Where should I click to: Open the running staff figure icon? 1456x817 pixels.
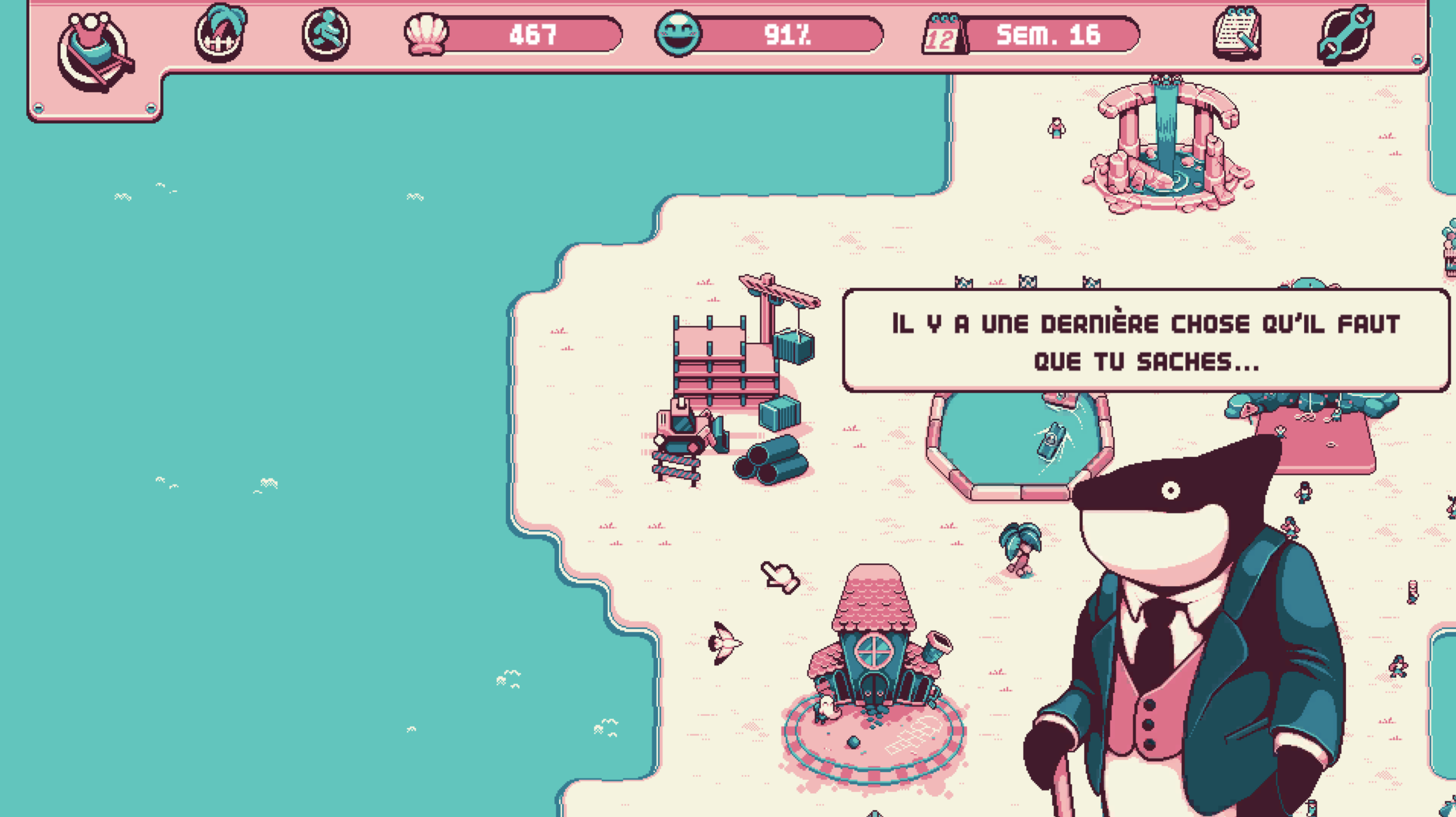coord(325,35)
